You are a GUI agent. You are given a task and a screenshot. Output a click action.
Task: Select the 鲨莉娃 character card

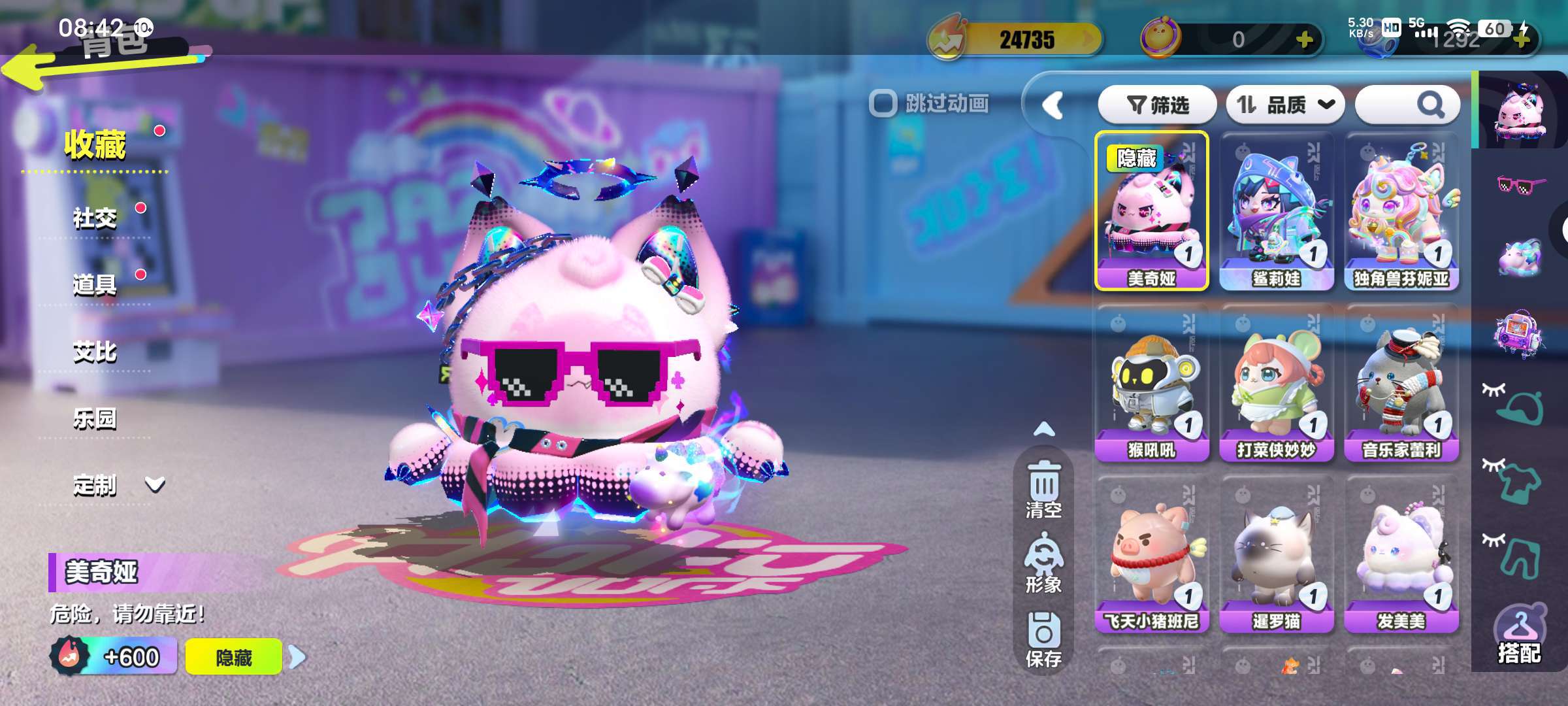click(x=1277, y=210)
